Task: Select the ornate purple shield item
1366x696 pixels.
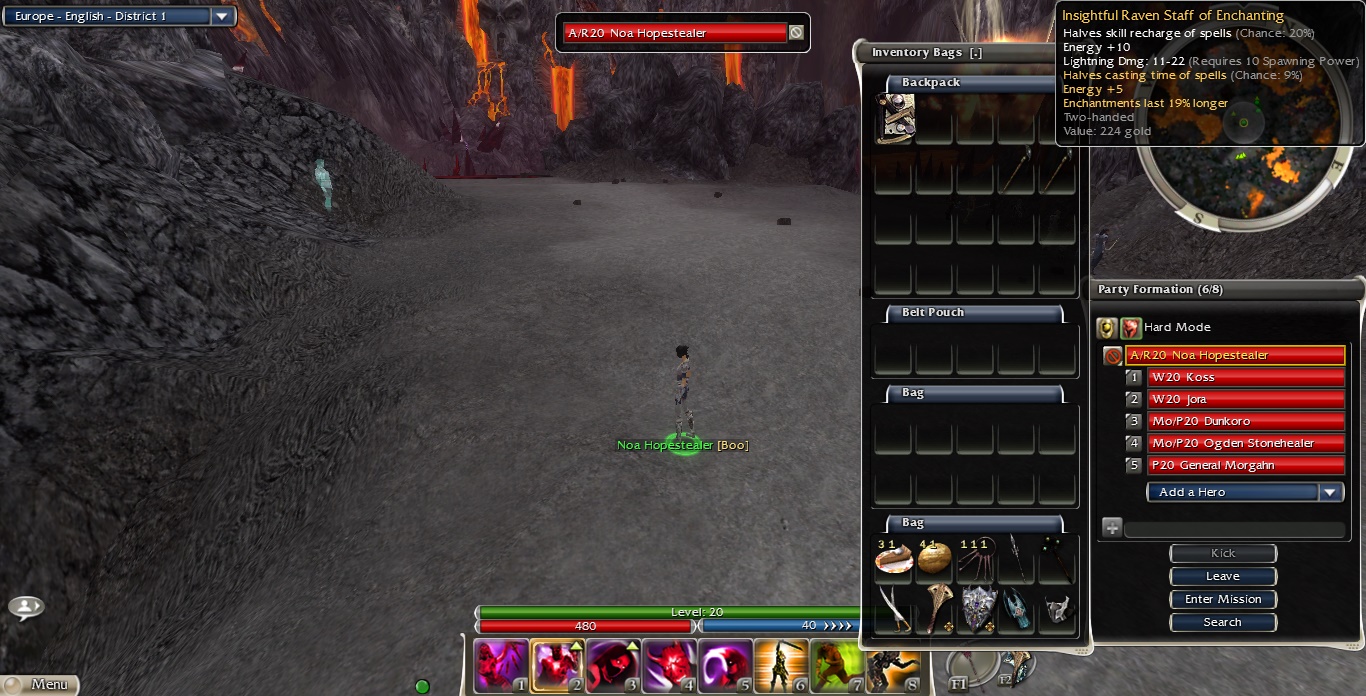Action: [x=978, y=608]
